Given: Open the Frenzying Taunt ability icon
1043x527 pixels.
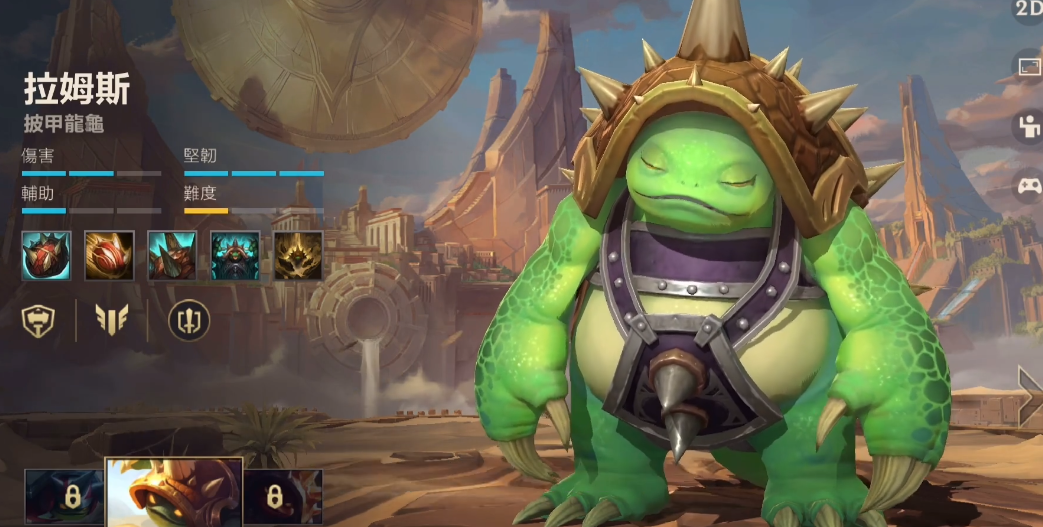Looking at the screenshot, I should [x=235, y=255].
